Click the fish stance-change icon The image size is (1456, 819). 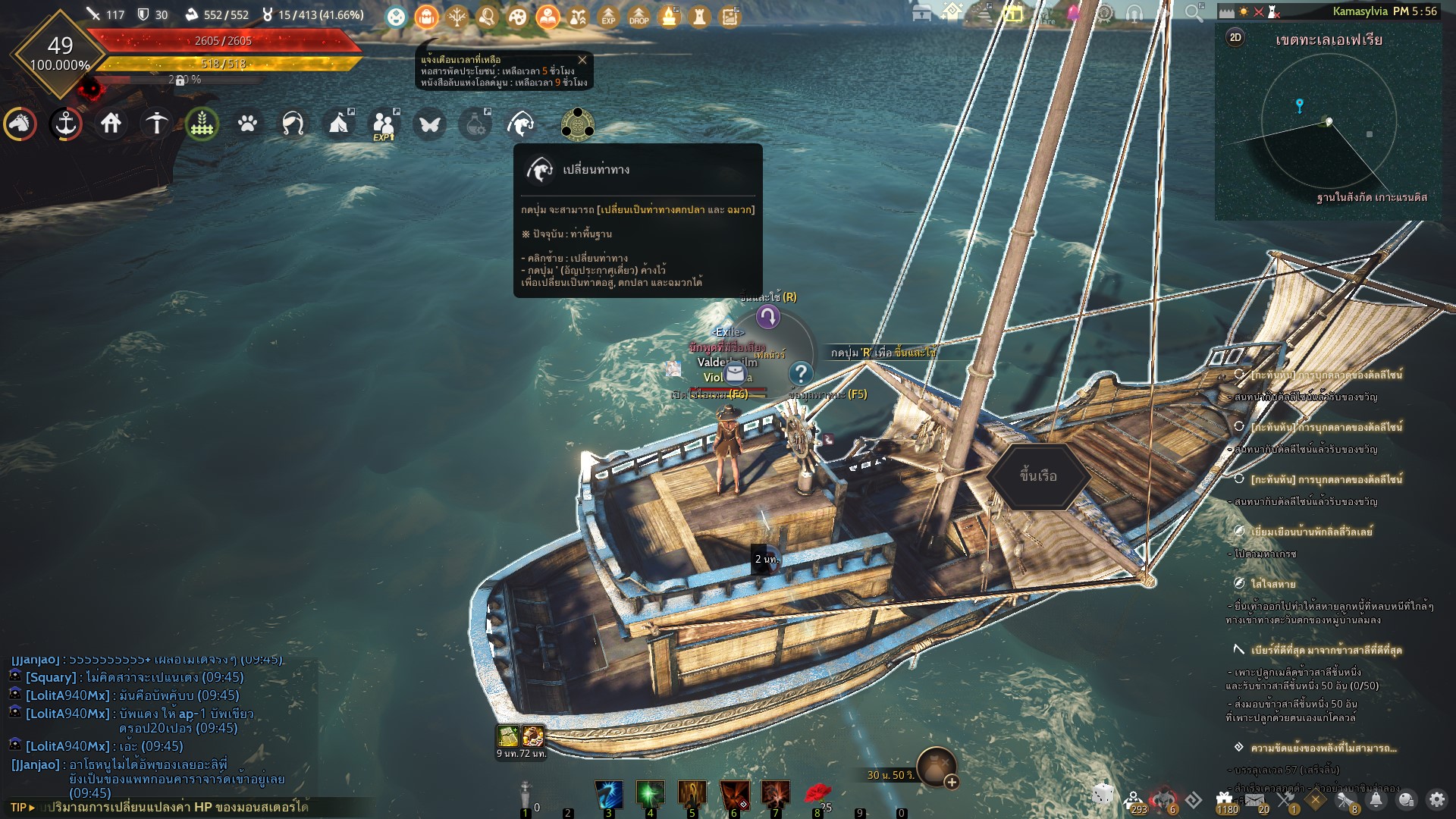click(x=521, y=124)
